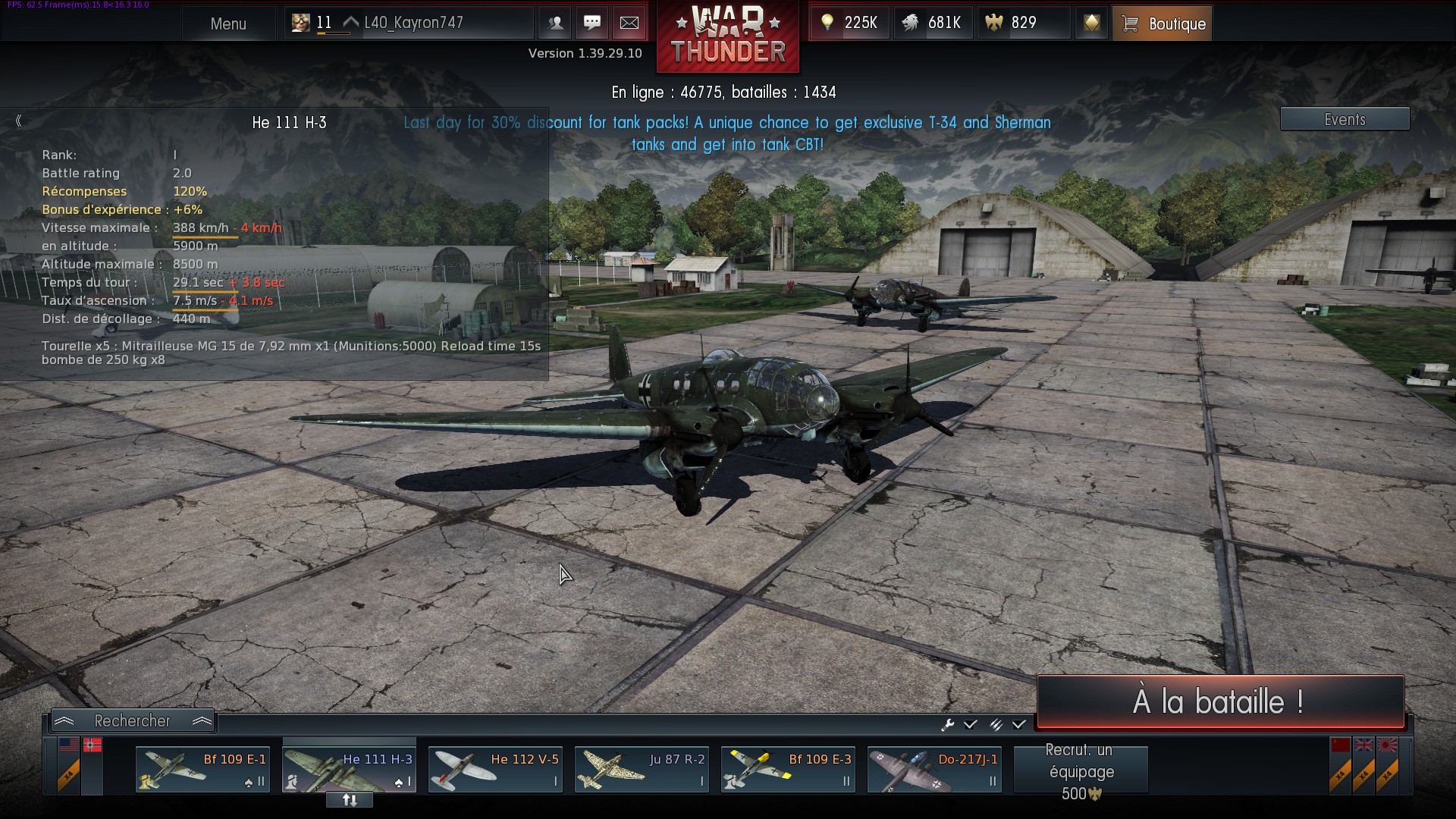Select the Bf 109 E-1 aircraft slot

pos(202,769)
